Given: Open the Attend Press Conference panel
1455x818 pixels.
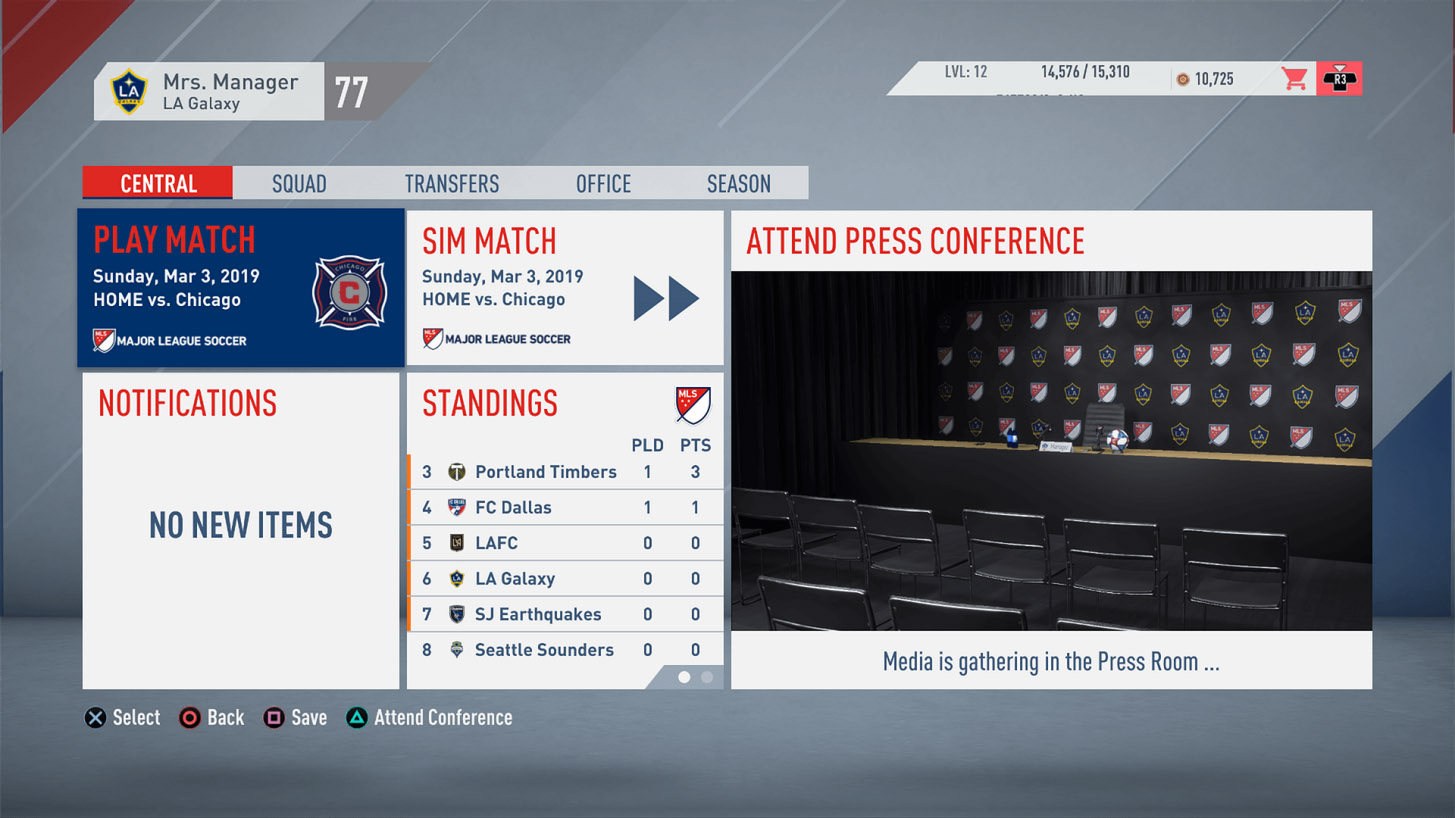Looking at the screenshot, I should pyautogui.click(x=1051, y=450).
